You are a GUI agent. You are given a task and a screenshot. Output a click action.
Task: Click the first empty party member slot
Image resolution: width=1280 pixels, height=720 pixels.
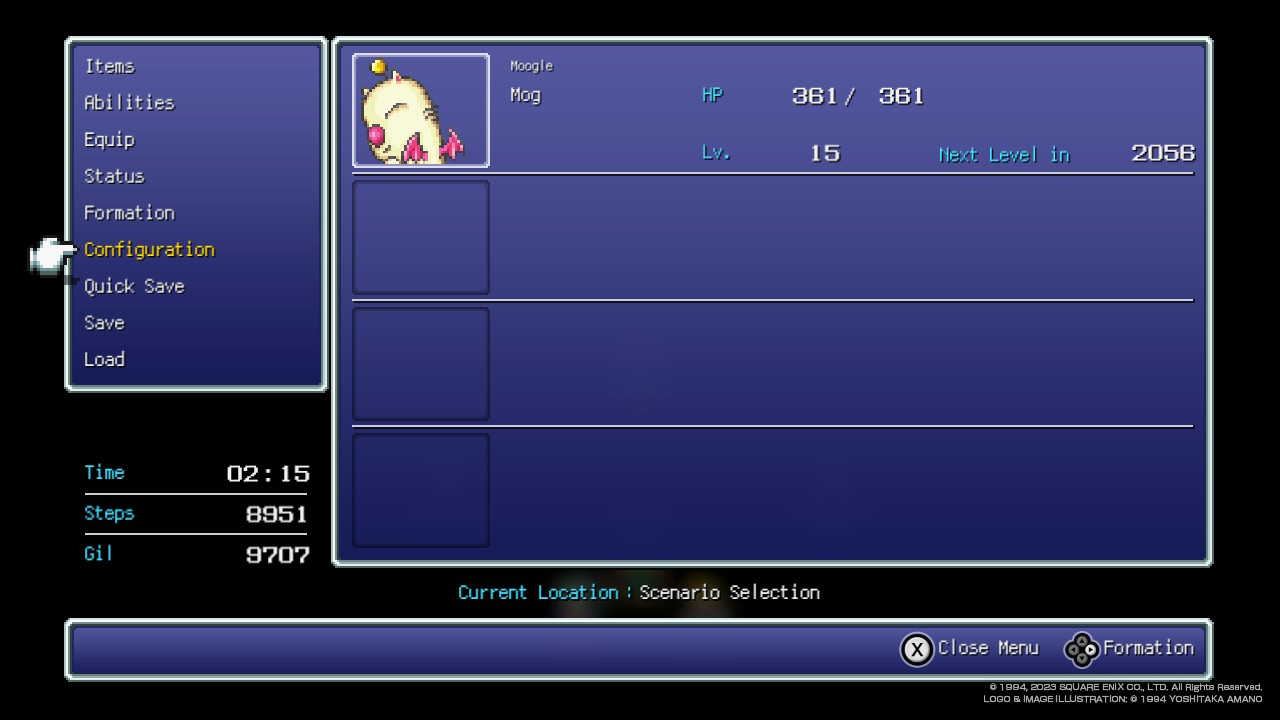[x=420, y=237]
